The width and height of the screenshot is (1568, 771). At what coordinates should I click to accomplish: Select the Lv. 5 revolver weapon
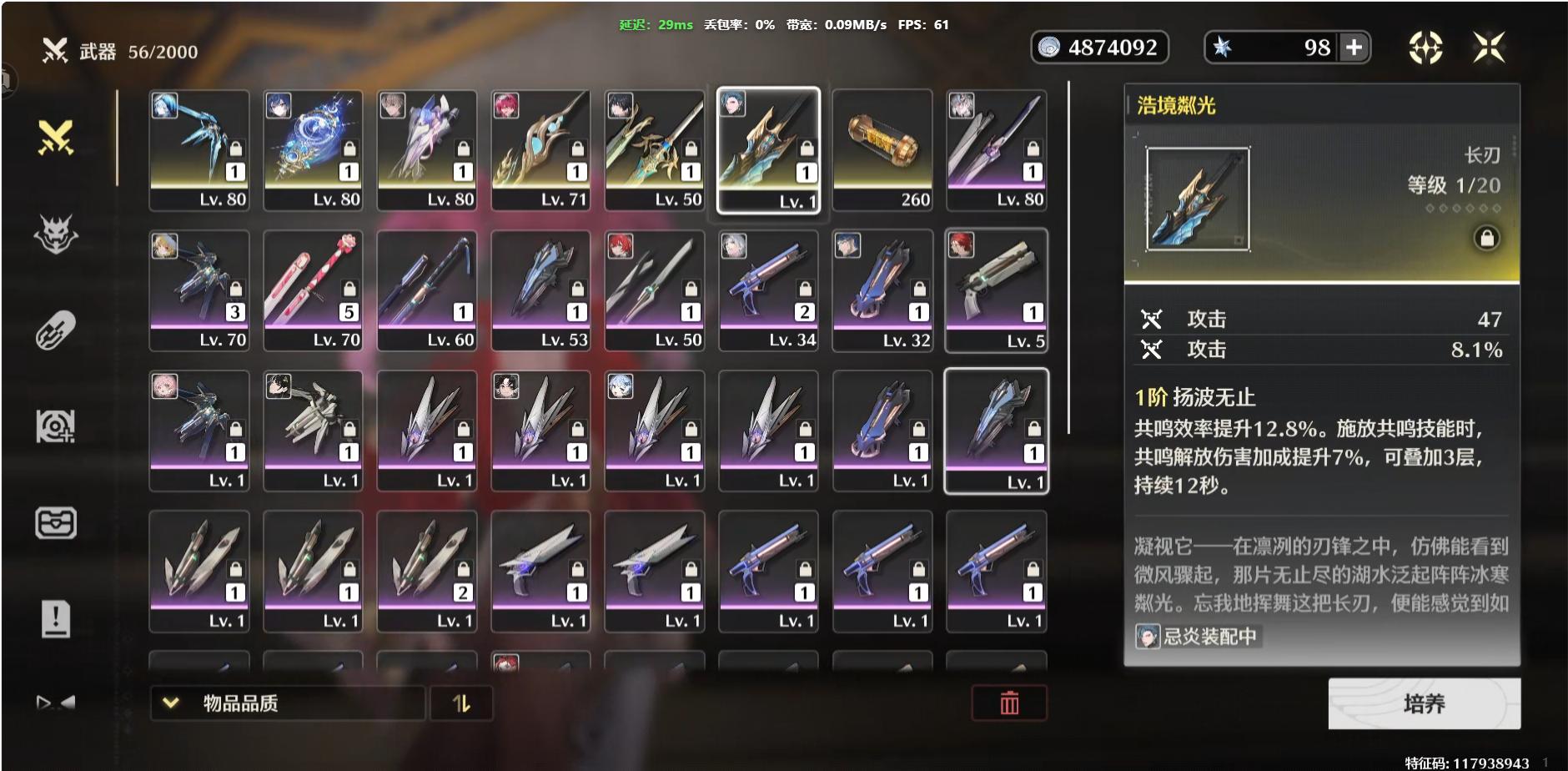pyautogui.click(x=997, y=290)
